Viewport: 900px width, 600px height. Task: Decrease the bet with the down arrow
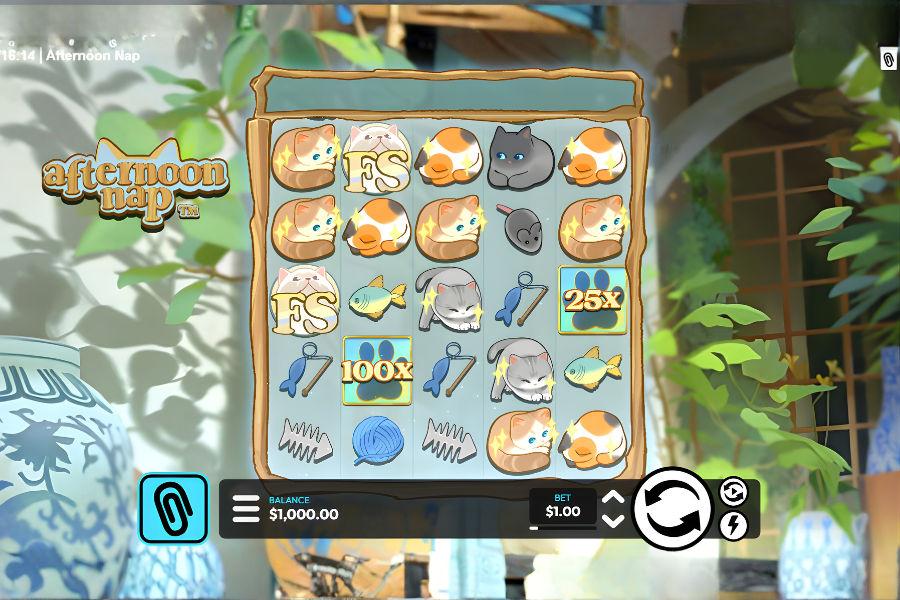point(614,520)
